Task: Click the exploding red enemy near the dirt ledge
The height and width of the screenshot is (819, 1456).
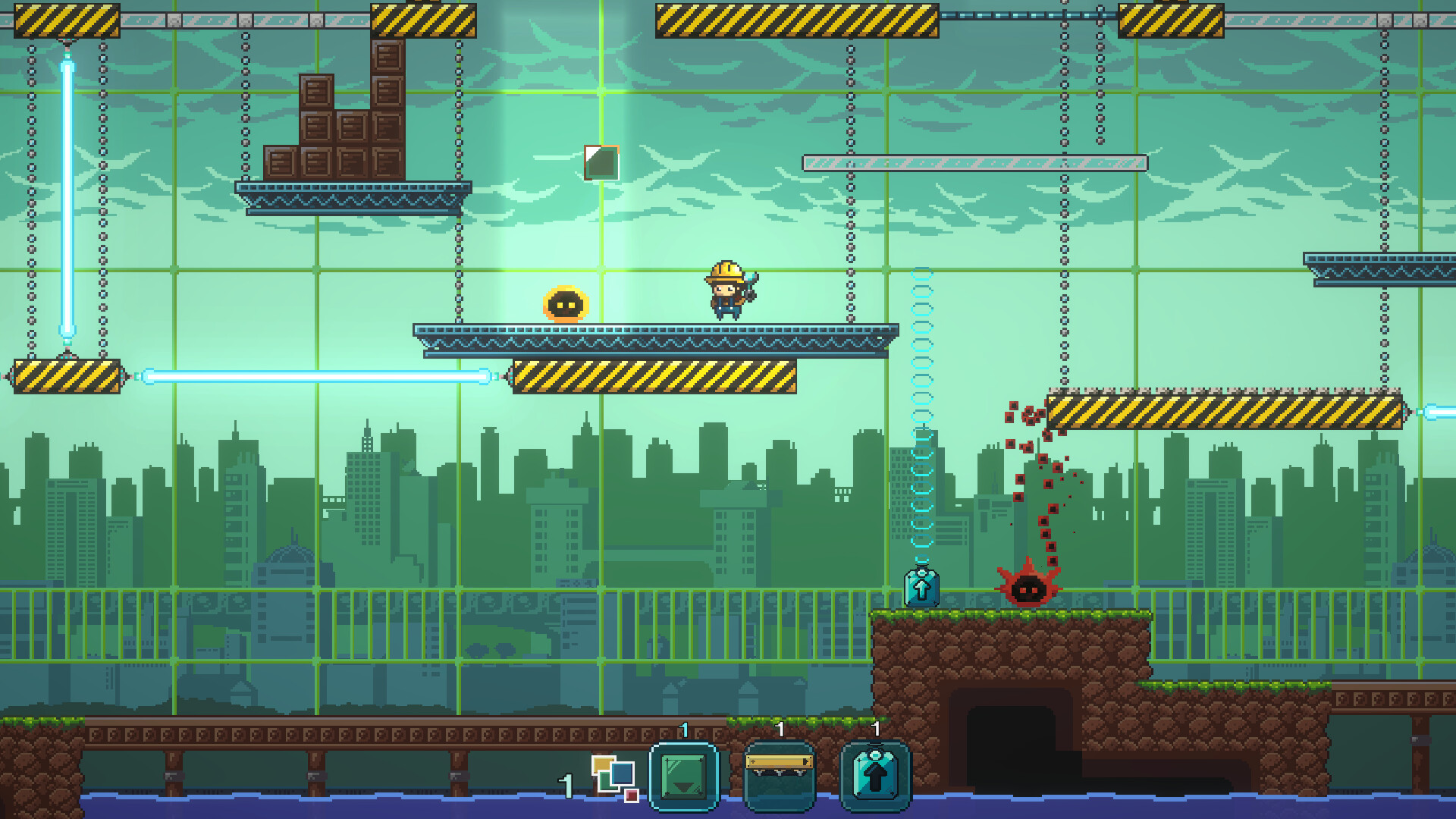Action: click(x=1029, y=591)
